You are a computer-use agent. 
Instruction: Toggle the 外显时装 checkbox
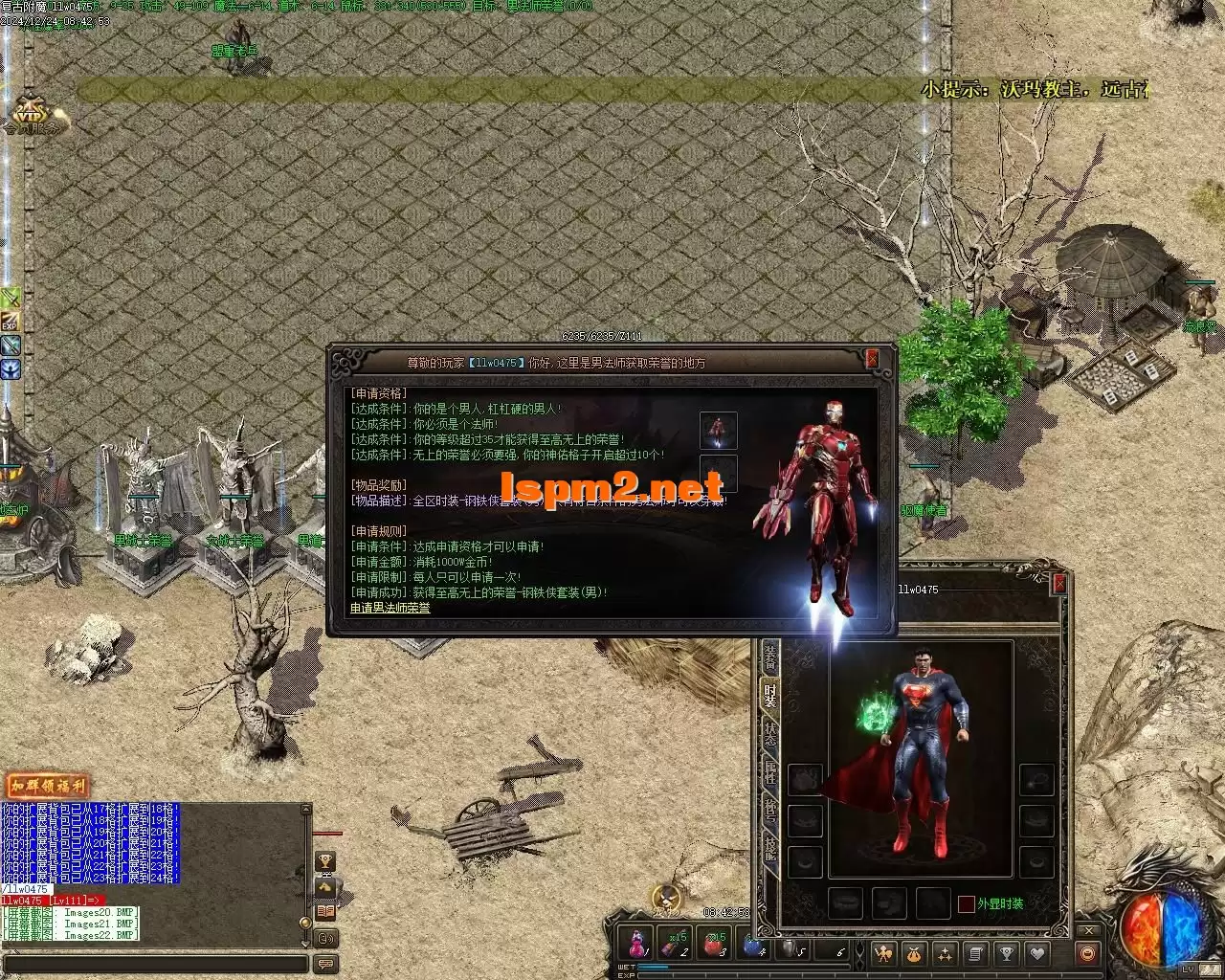tap(967, 904)
